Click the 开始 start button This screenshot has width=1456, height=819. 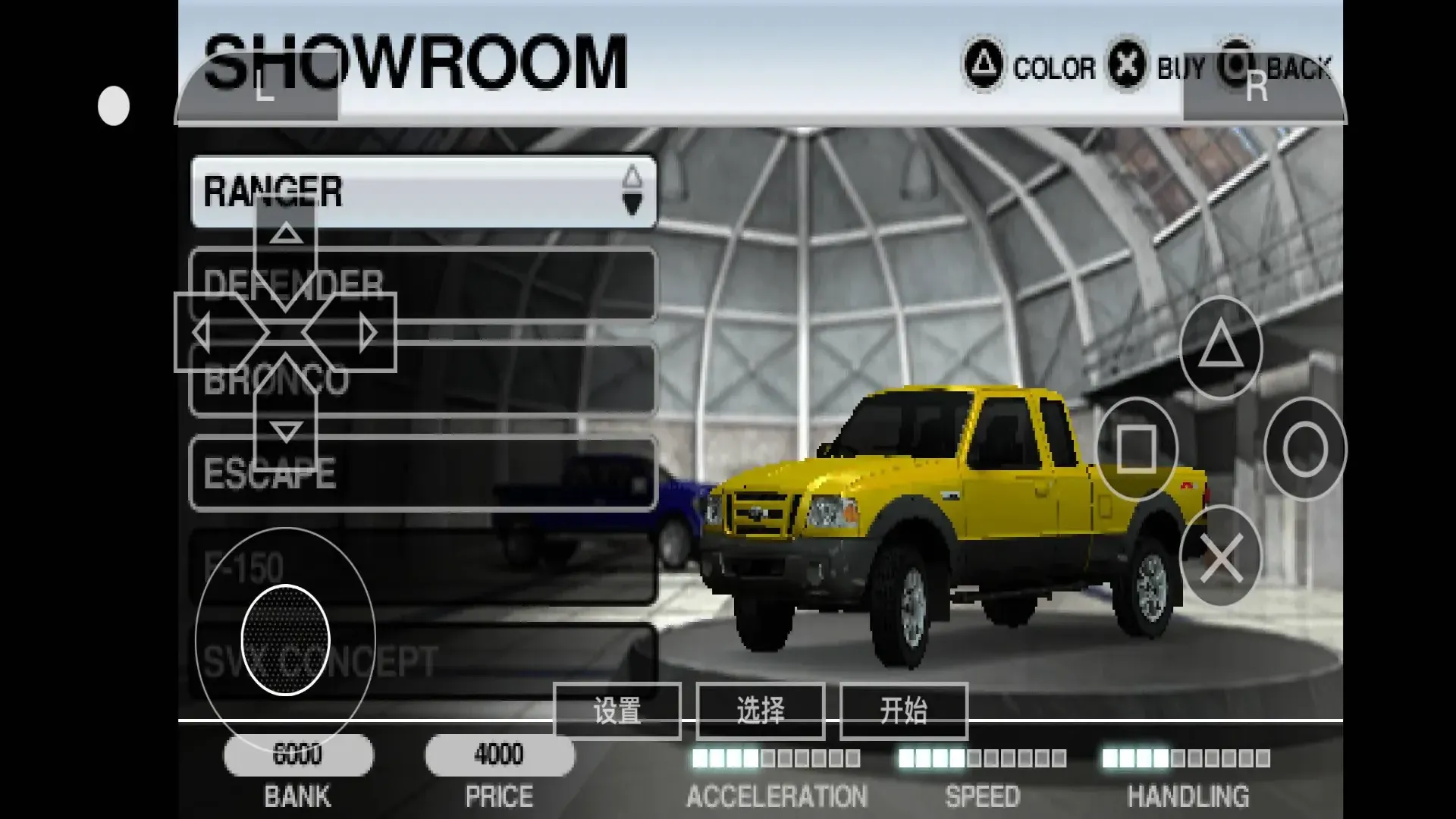(903, 711)
